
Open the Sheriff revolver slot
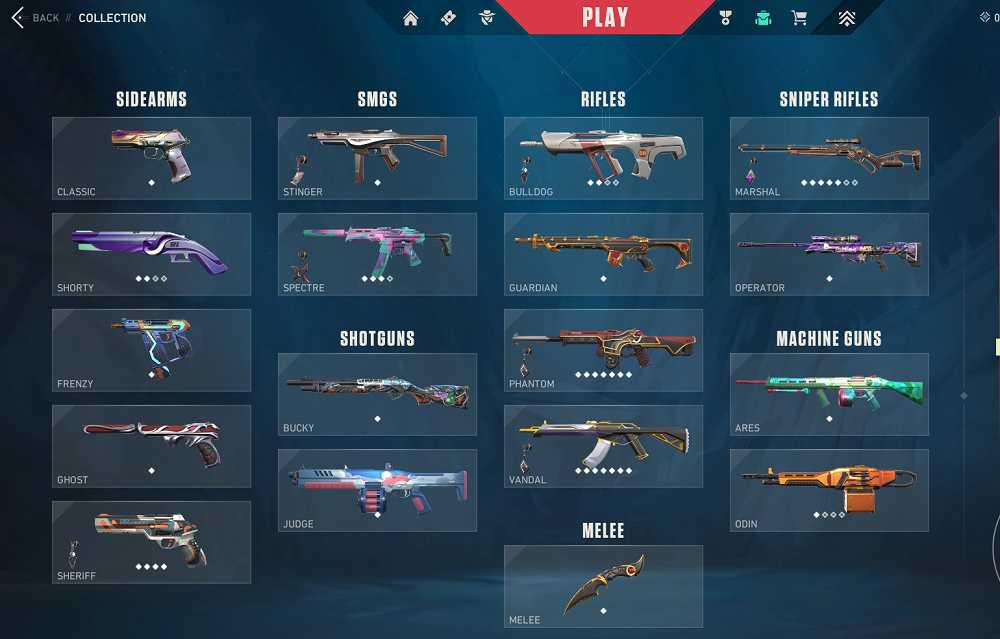pyautogui.click(x=152, y=542)
